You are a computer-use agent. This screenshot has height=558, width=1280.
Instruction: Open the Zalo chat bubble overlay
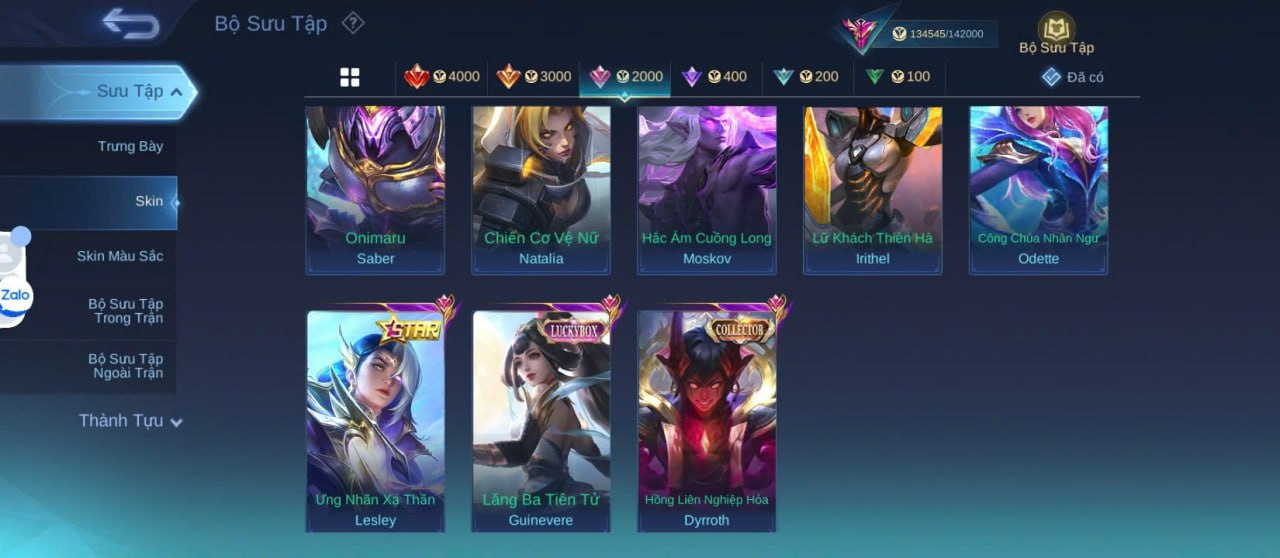coord(15,296)
